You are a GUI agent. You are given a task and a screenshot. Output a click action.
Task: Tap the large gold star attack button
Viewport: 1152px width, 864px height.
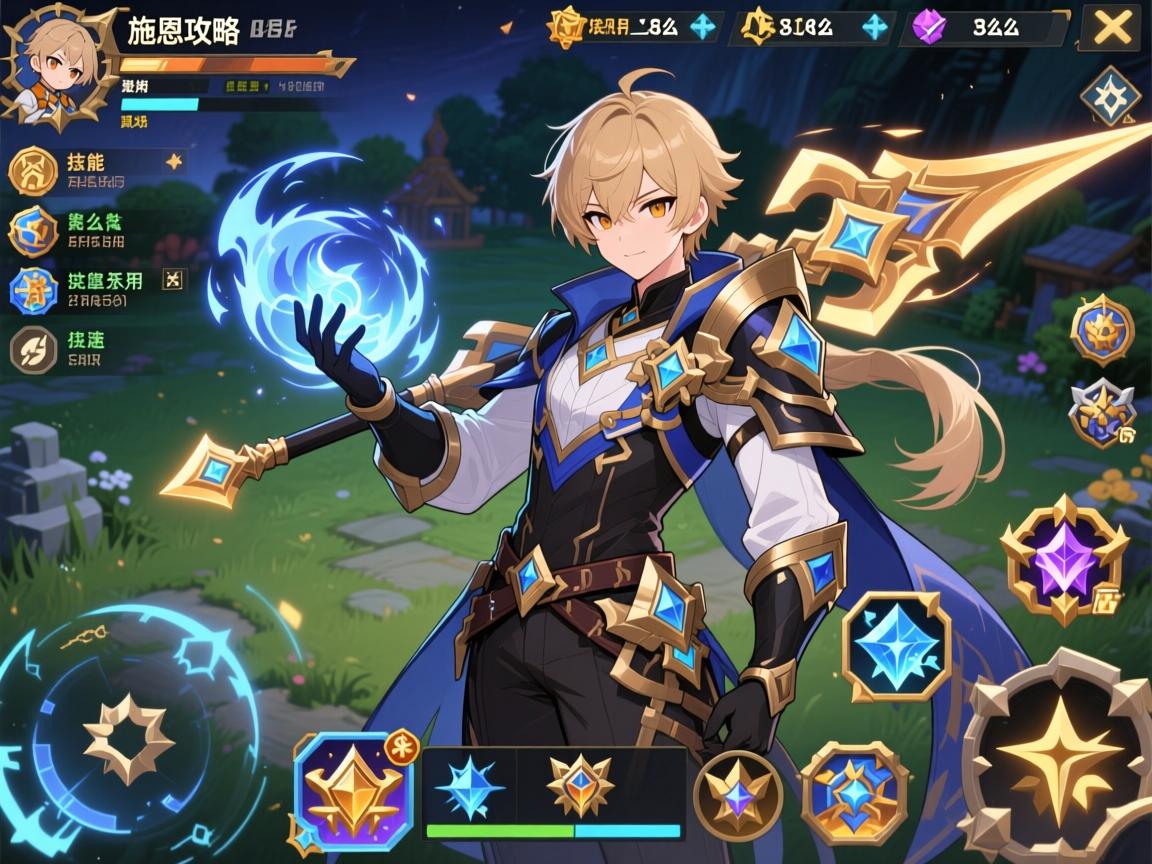click(x=1060, y=757)
